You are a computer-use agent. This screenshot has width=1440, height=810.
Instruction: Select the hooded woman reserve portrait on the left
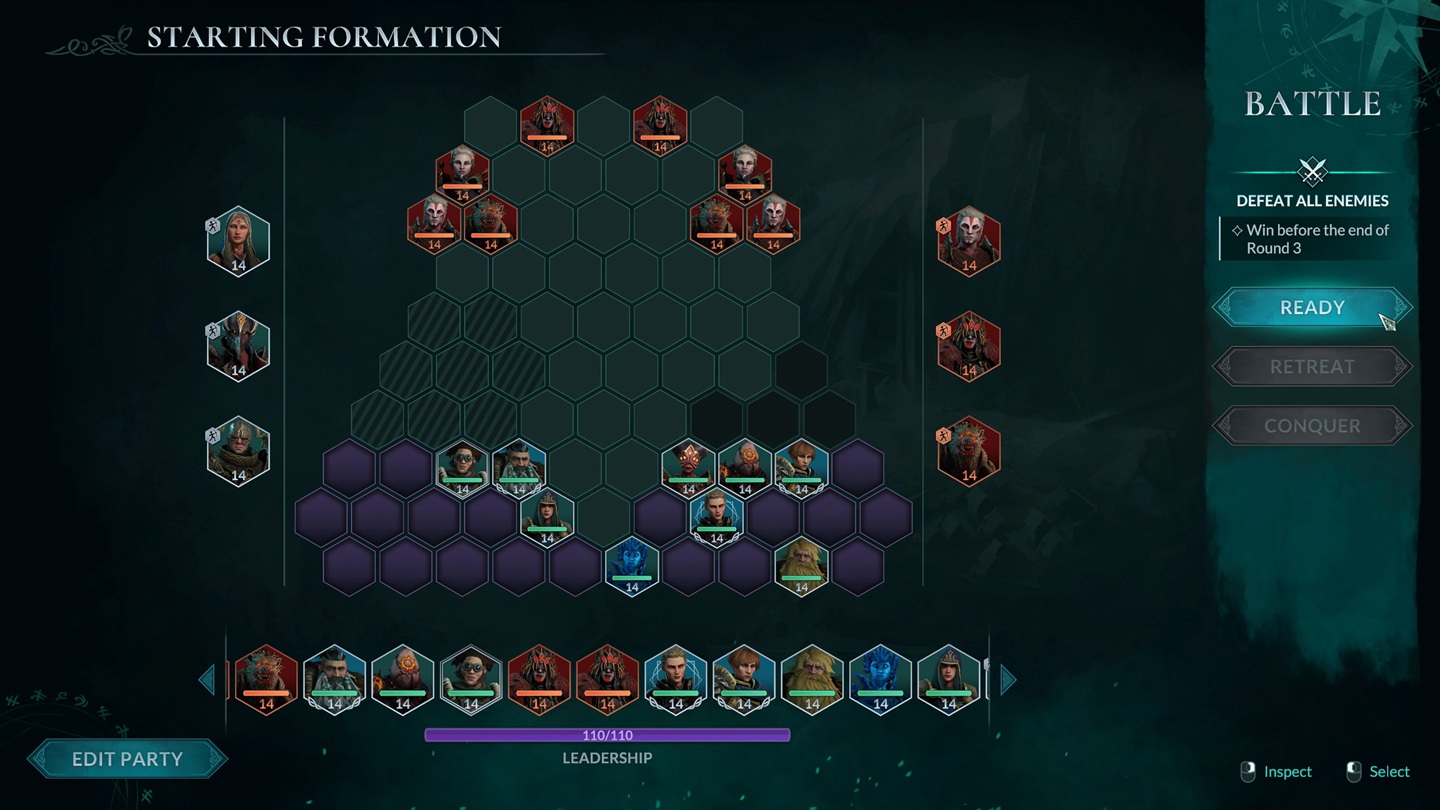click(238, 240)
